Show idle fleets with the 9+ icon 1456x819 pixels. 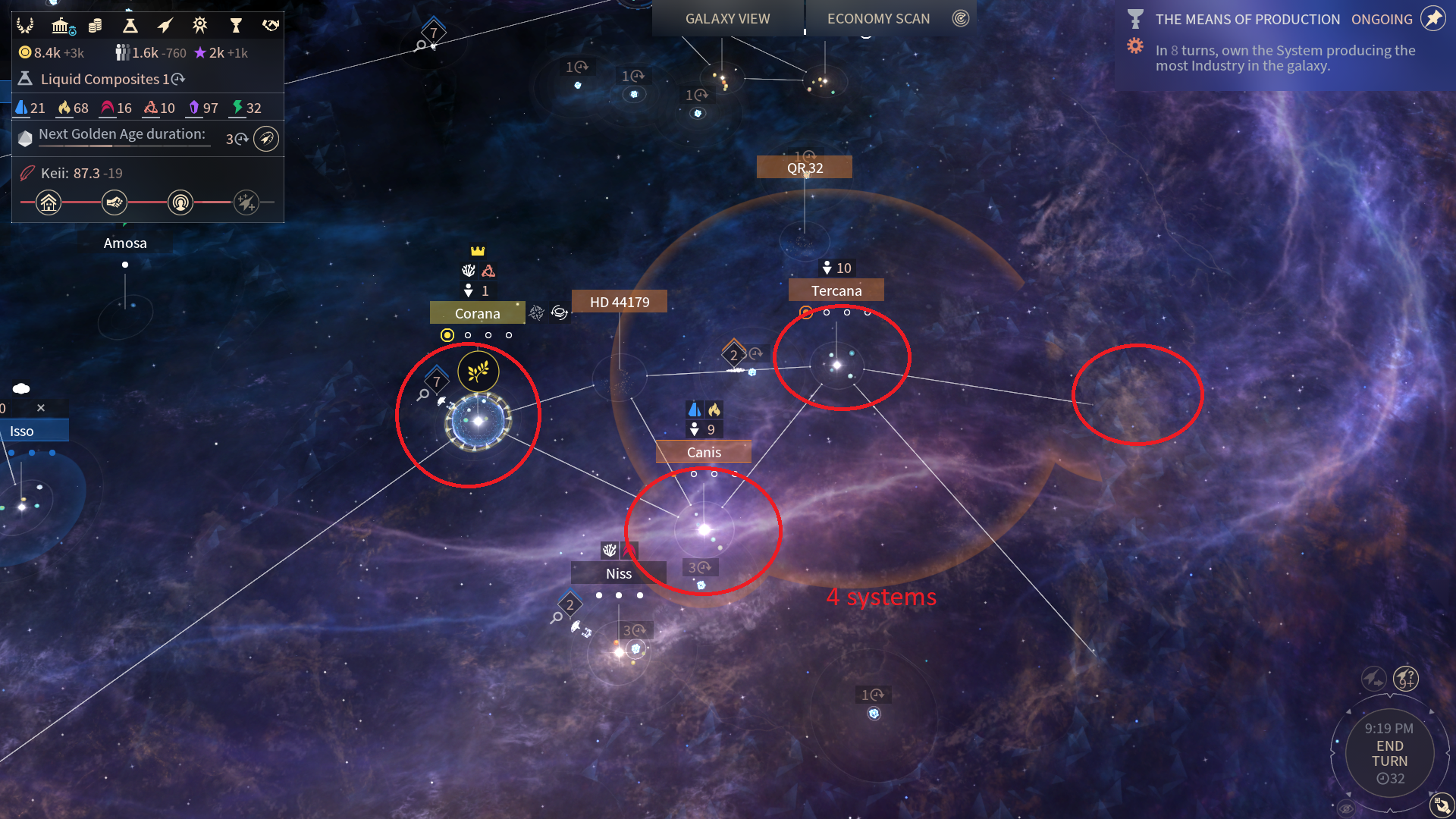click(x=1405, y=677)
